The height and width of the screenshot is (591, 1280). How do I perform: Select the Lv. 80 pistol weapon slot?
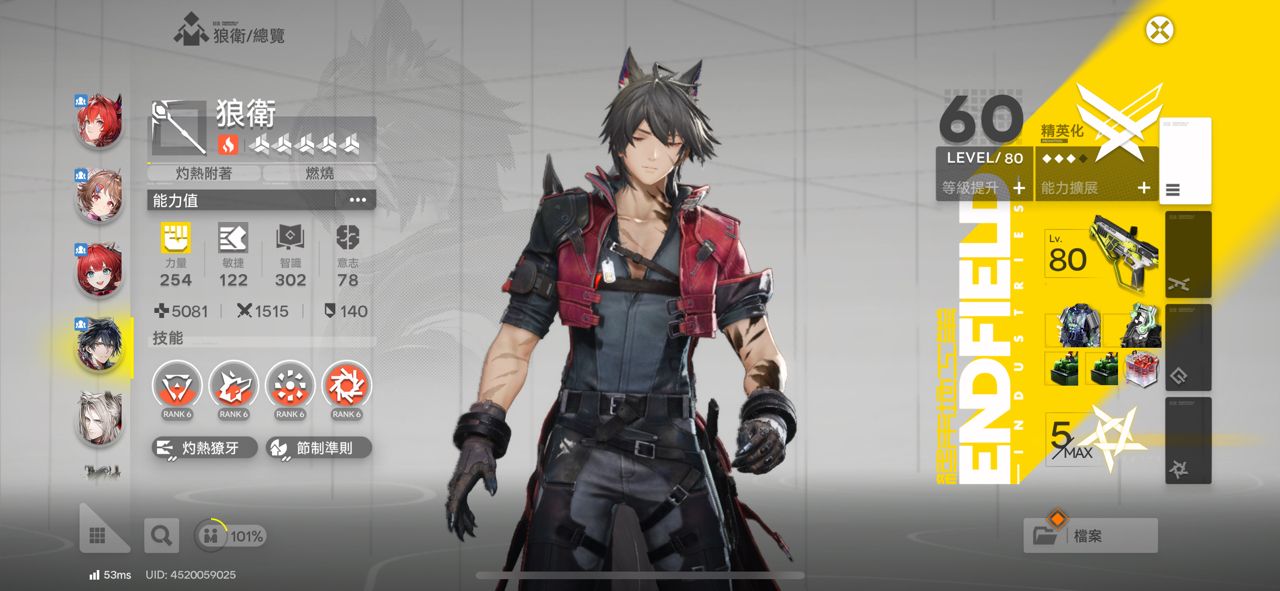(1102, 251)
